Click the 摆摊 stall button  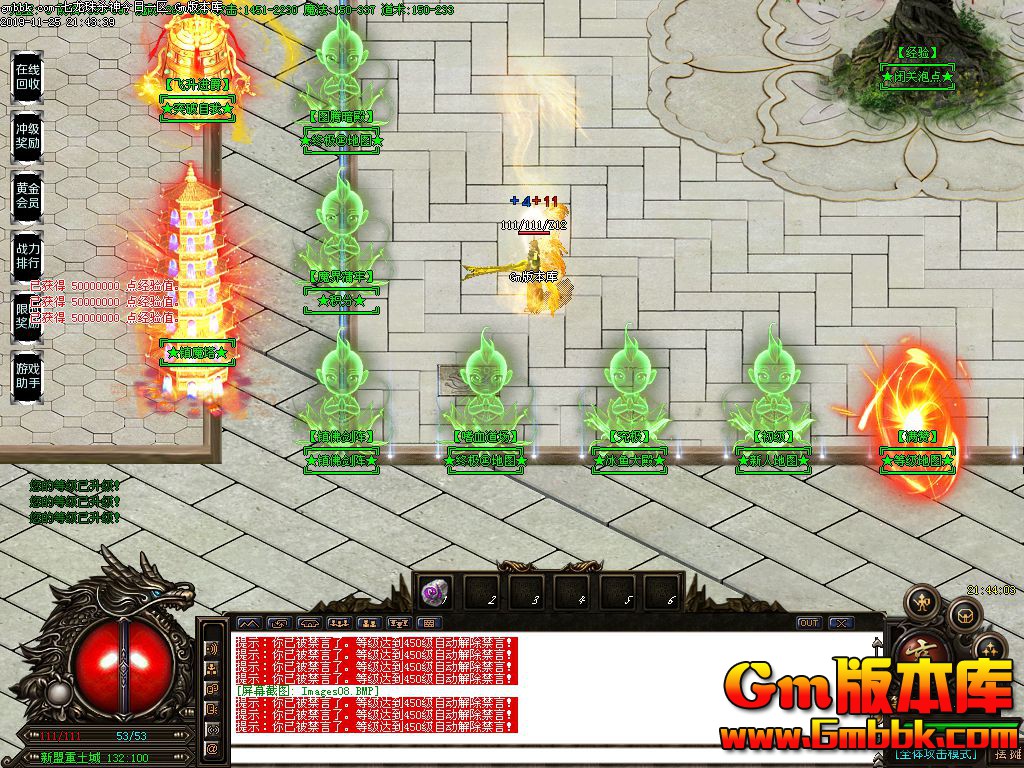(1006, 755)
